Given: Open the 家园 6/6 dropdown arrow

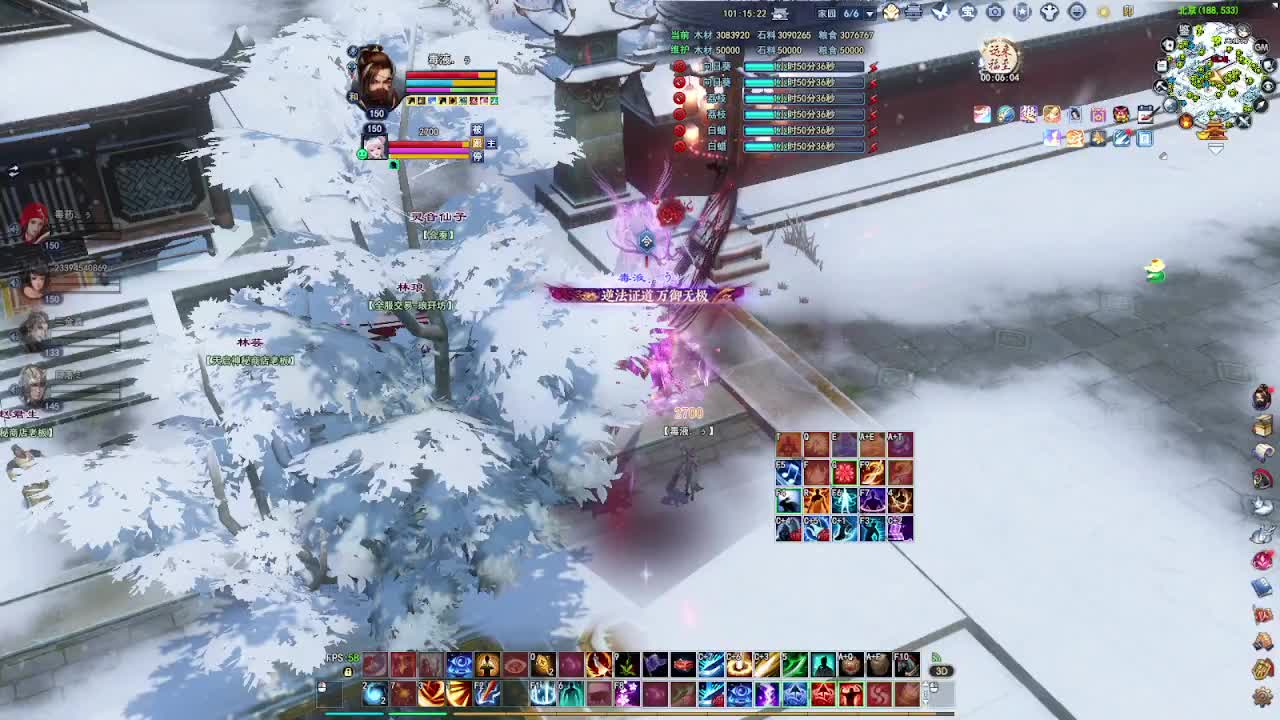Looking at the screenshot, I should [x=868, y=13].
